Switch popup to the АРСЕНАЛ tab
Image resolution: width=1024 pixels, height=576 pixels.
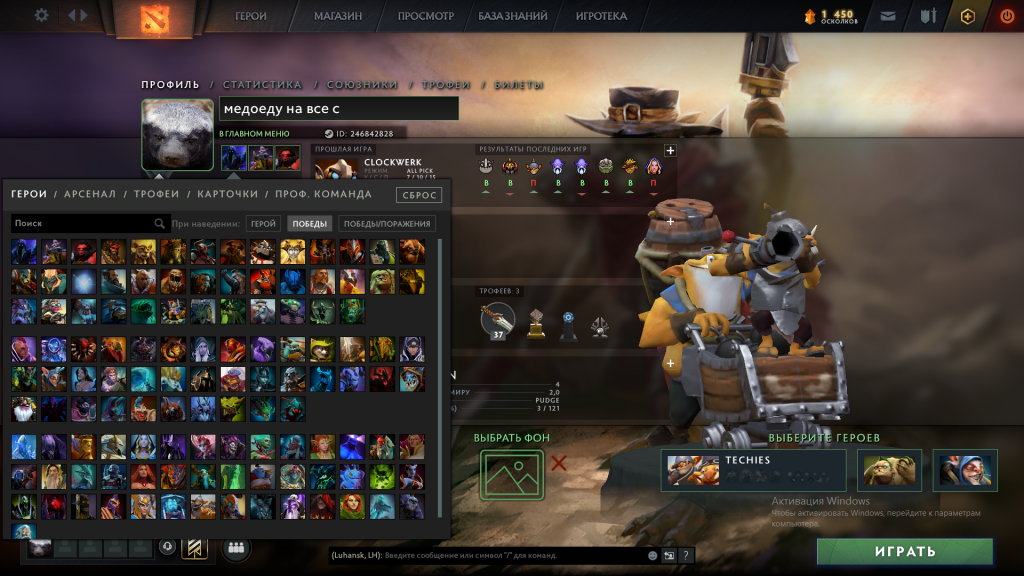[x=90, y=194]
